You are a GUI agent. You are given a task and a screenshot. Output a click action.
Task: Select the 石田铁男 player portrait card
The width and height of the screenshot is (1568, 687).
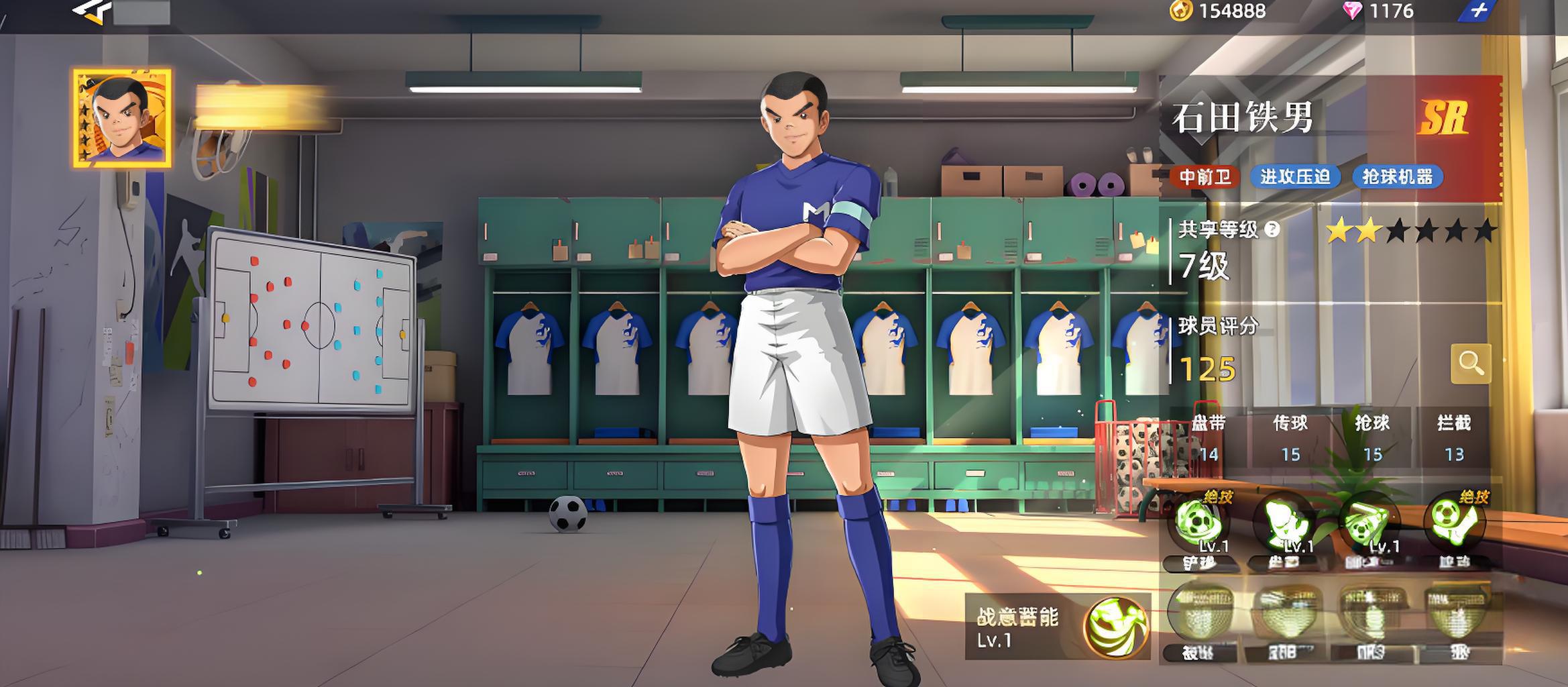(122, 118)
